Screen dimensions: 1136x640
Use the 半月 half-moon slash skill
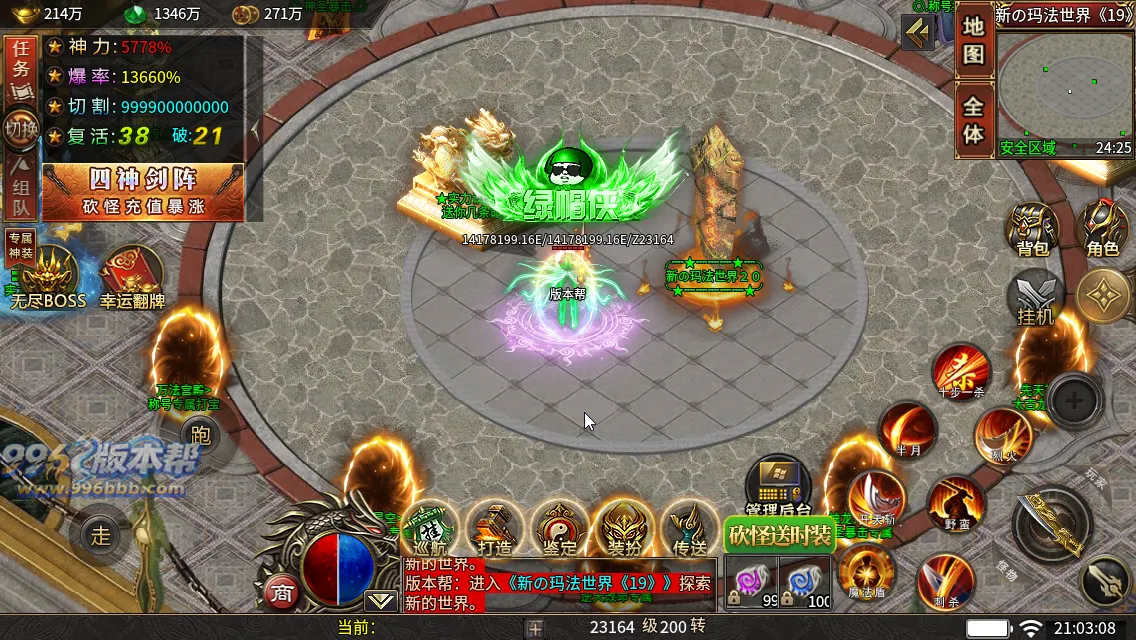[907, 430]
